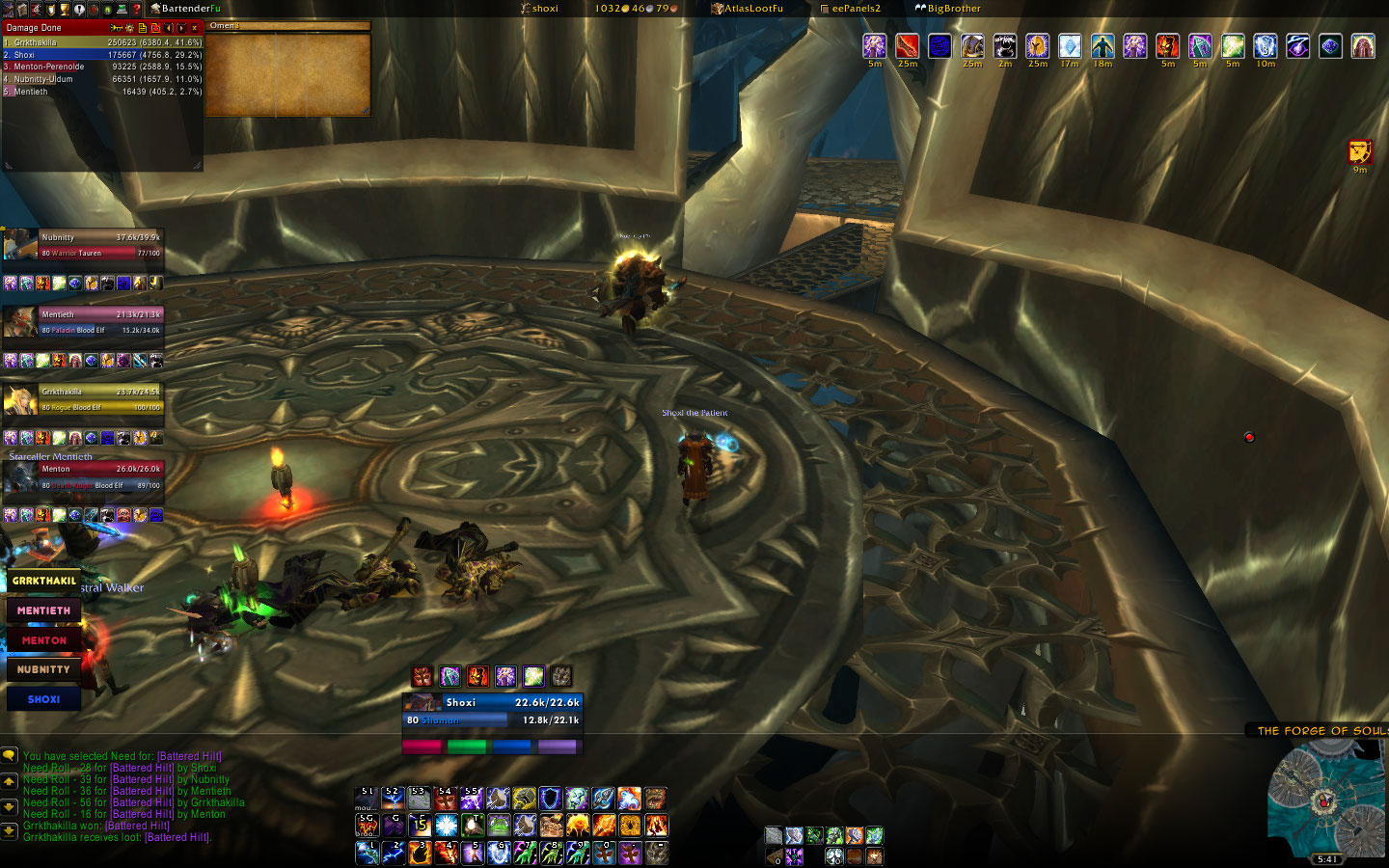Viewport: 1389px width, 868px height.
Task: Click the MENTIETH healing grid button
Action: tap(43, 610)
